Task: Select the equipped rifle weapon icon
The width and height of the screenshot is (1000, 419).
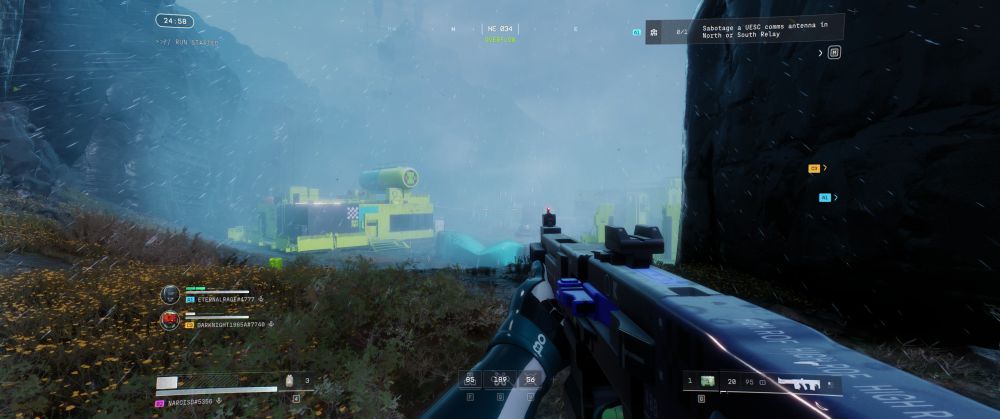Action: [800, 382]
